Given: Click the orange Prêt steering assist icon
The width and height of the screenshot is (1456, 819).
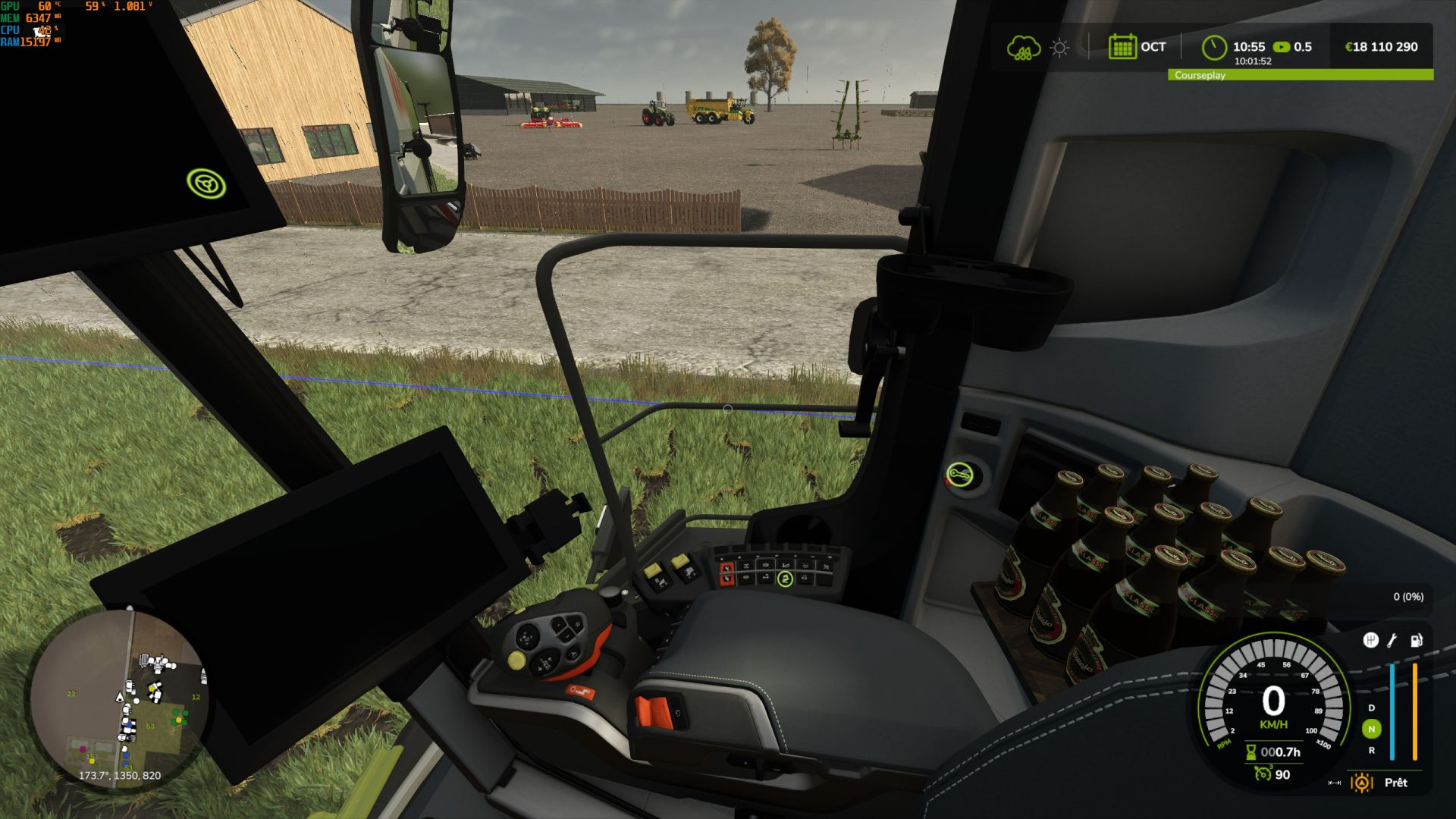Looking at the screenshot, I should click(x=1362, y=783).
